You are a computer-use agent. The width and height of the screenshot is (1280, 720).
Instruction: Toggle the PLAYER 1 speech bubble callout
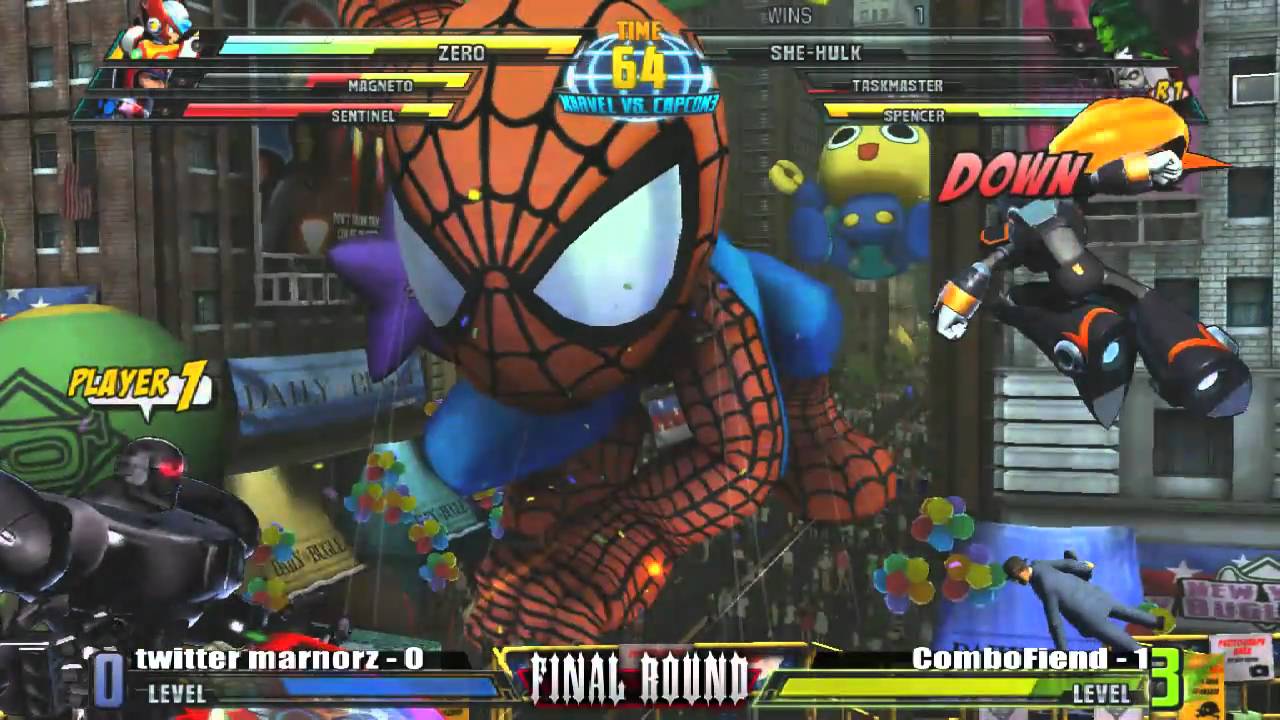[140, 382]
